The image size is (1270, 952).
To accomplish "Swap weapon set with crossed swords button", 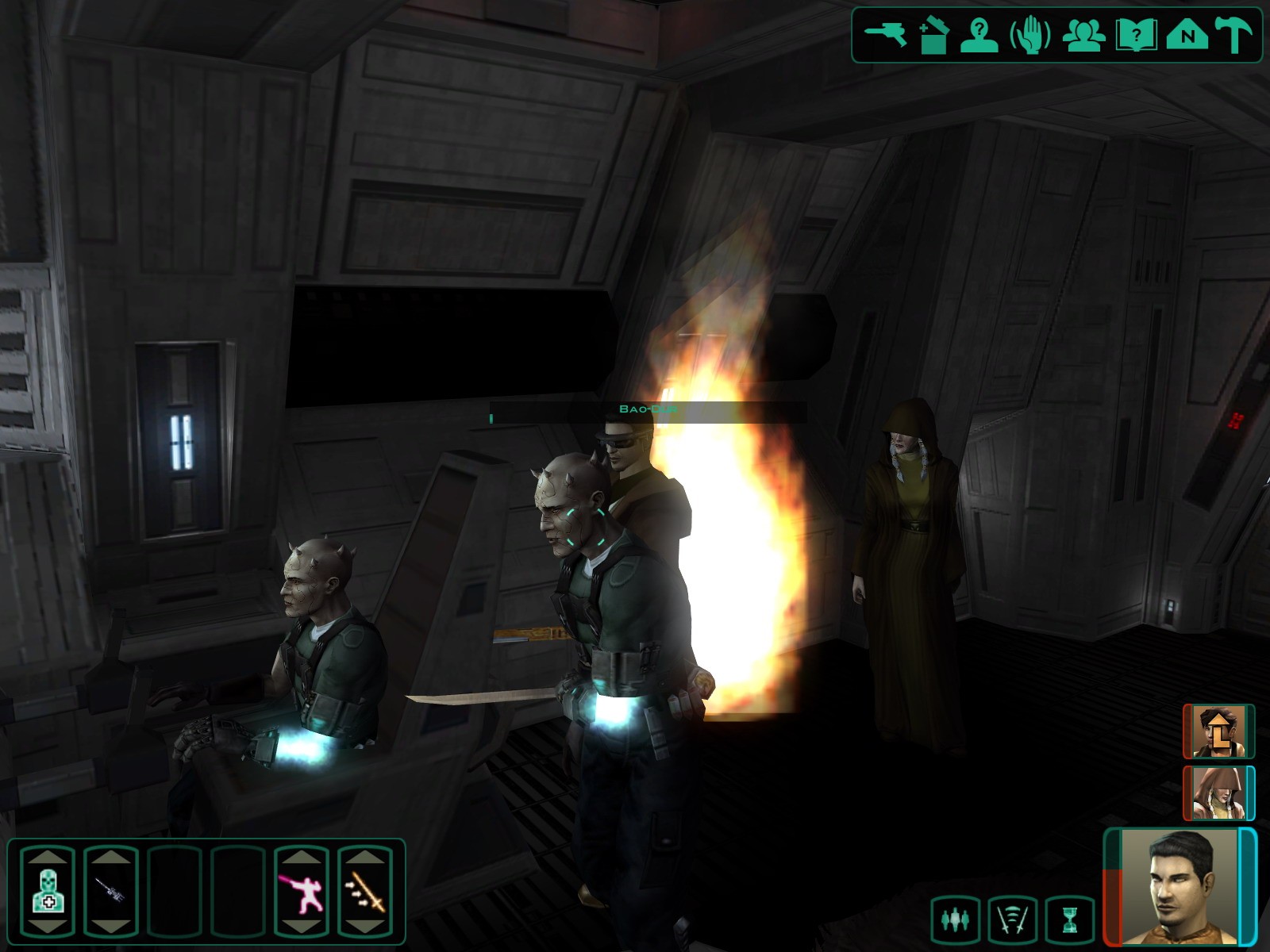I will [x=1013, y=919].
